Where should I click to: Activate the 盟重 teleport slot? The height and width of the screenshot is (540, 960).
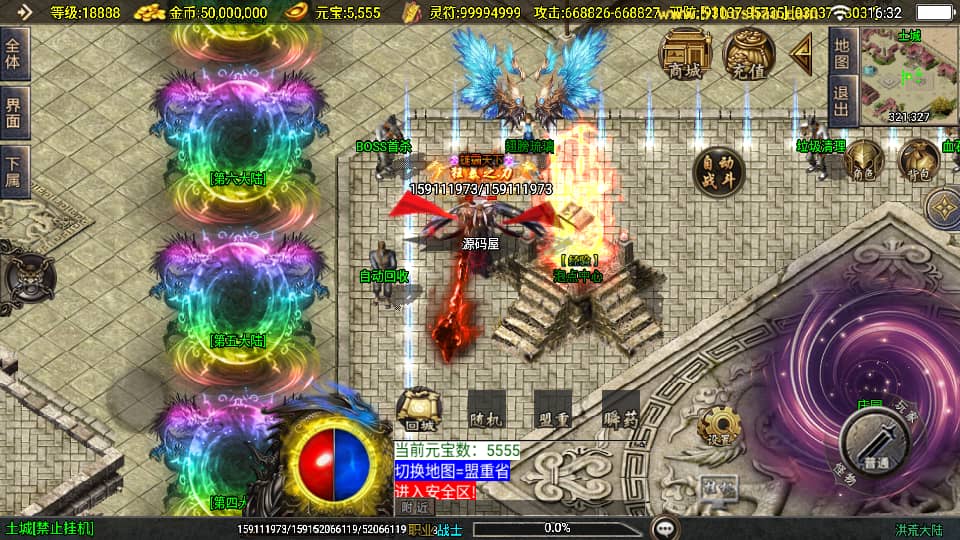click(552, 409)
